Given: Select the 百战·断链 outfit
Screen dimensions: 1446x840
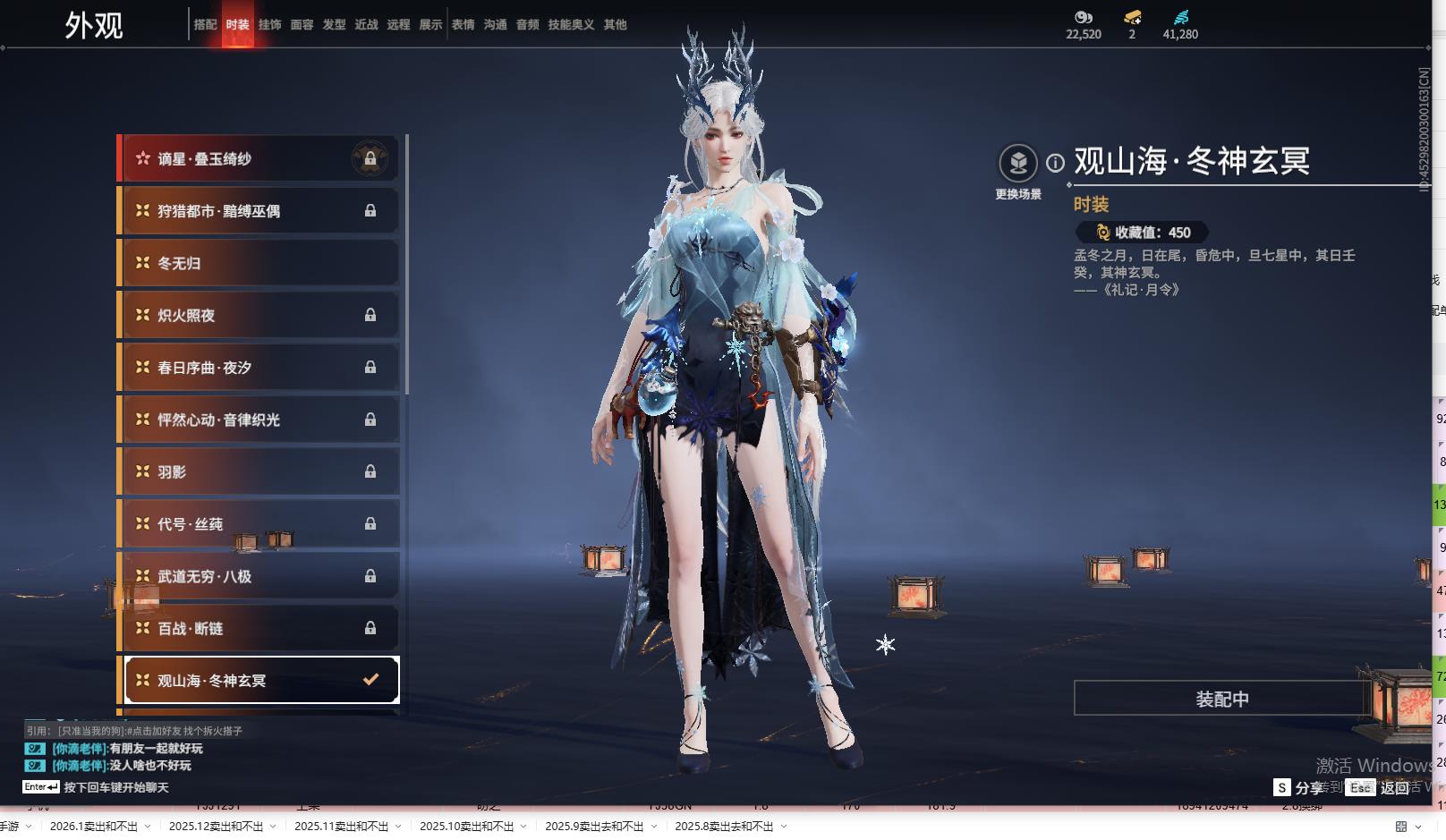Looking at the screenshot, I should pos(258,628).
